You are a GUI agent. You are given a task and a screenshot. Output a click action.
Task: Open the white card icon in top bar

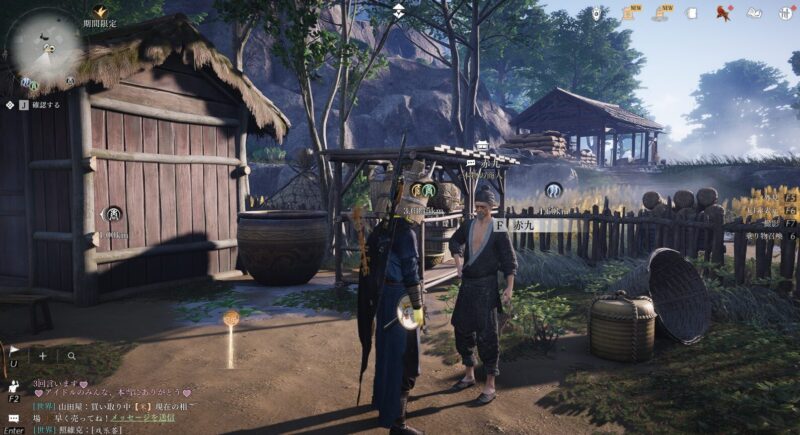coord(693,13)
